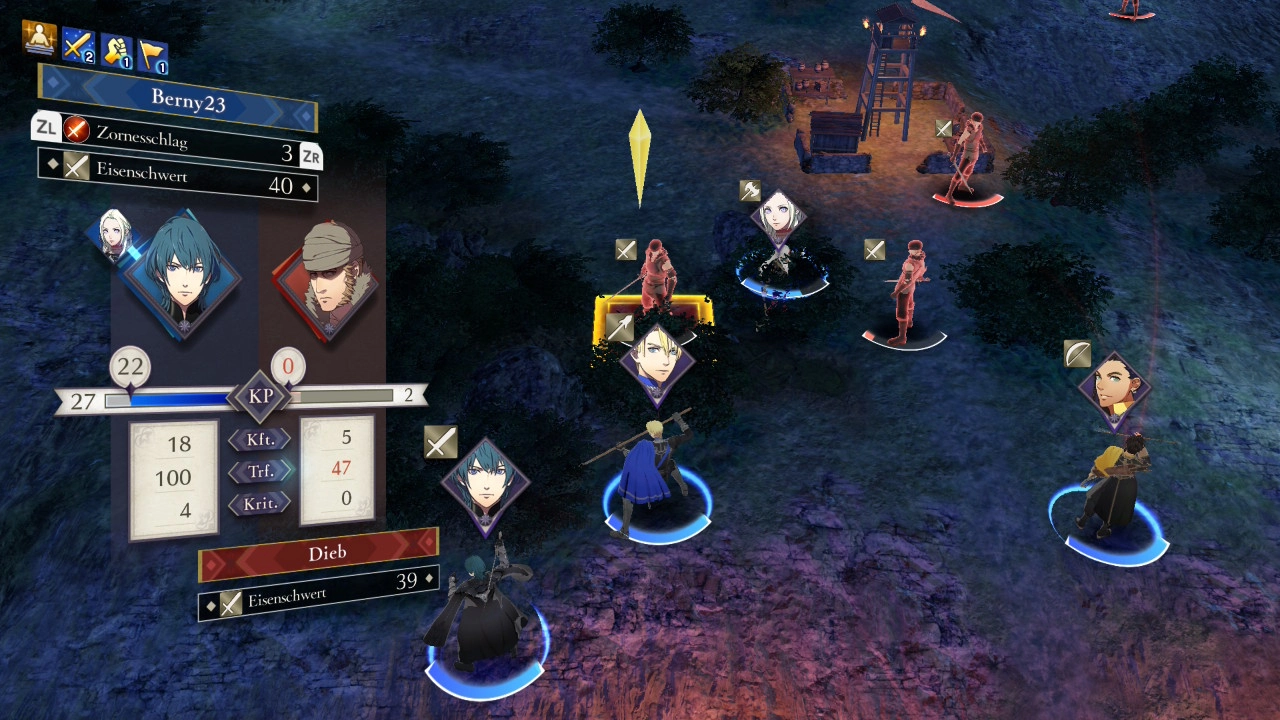This screenshot has width=1280, height=720.
Task: Inspect the yellow flag skill icon
Action: coord(152,55)
